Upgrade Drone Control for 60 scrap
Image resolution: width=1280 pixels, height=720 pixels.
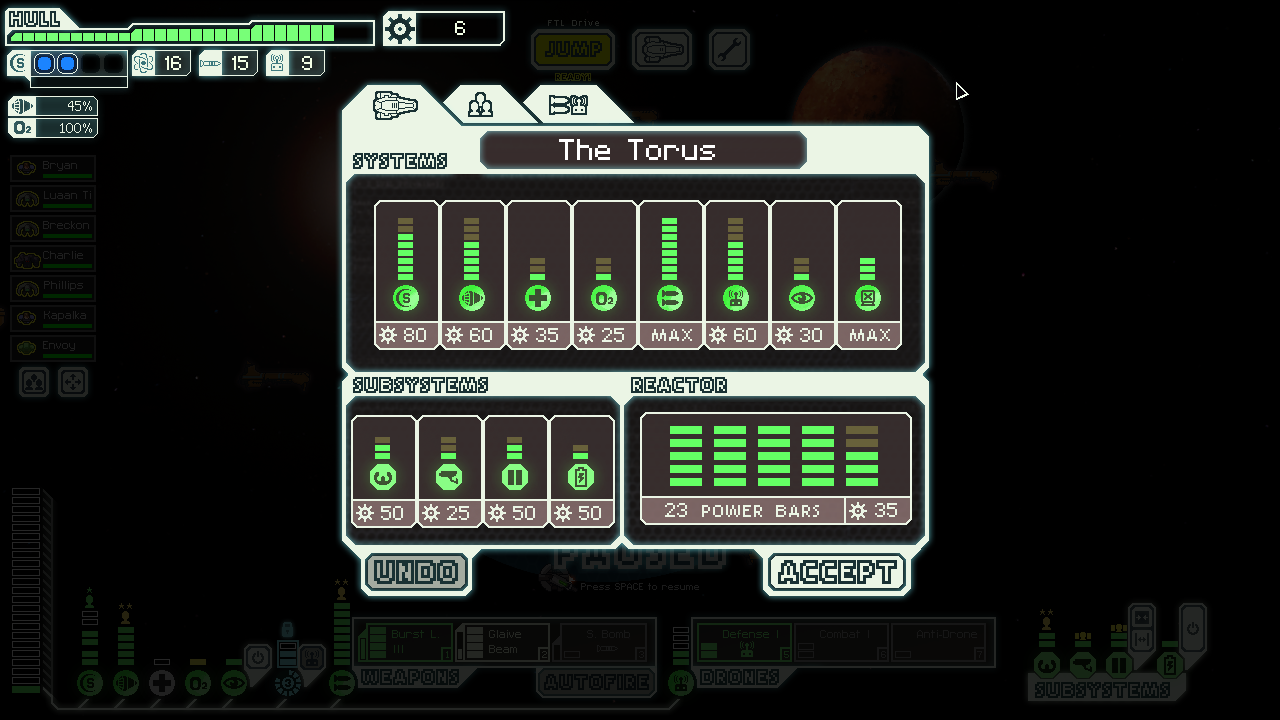[736, 275]
